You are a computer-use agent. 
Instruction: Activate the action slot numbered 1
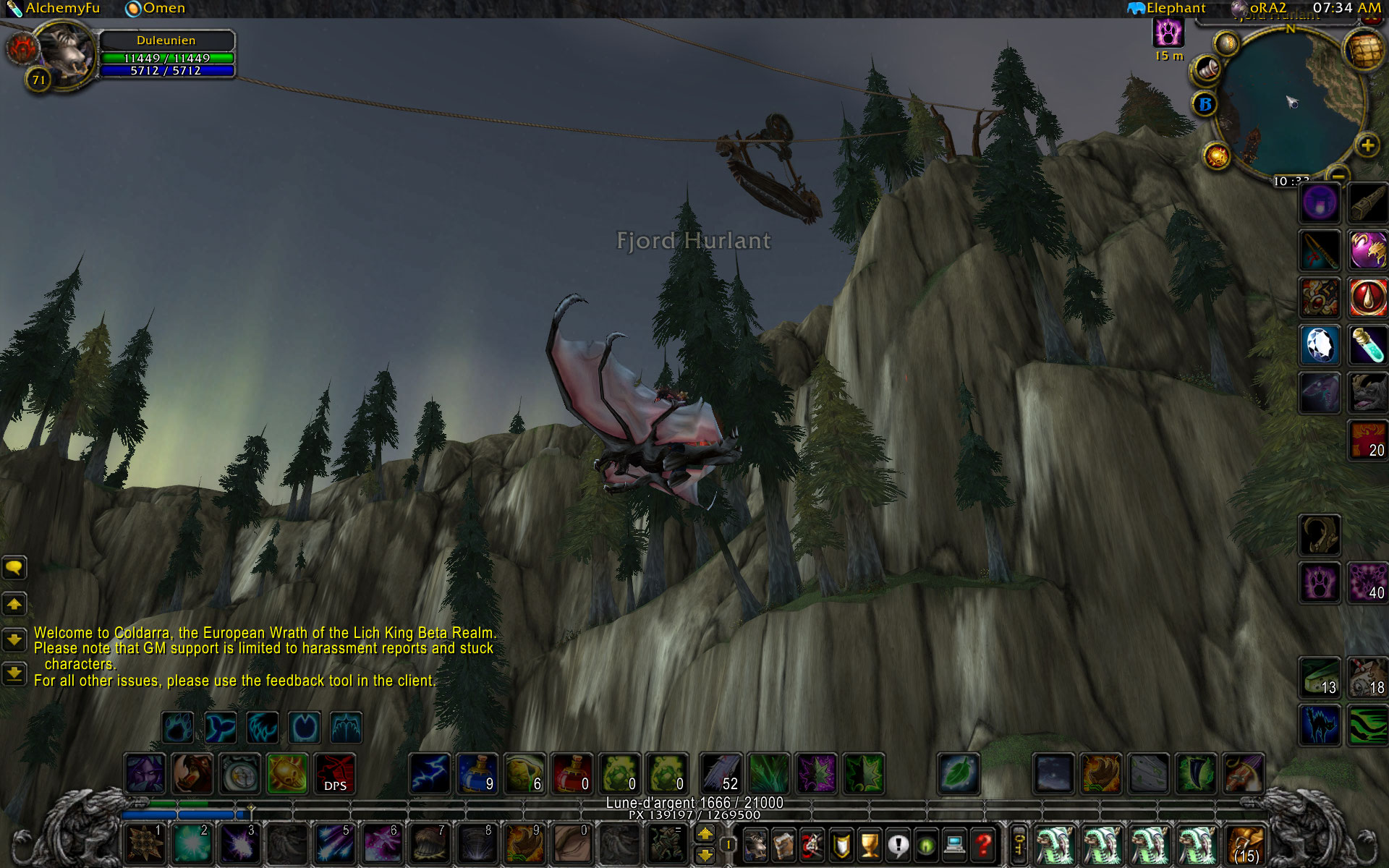(145, 843)
